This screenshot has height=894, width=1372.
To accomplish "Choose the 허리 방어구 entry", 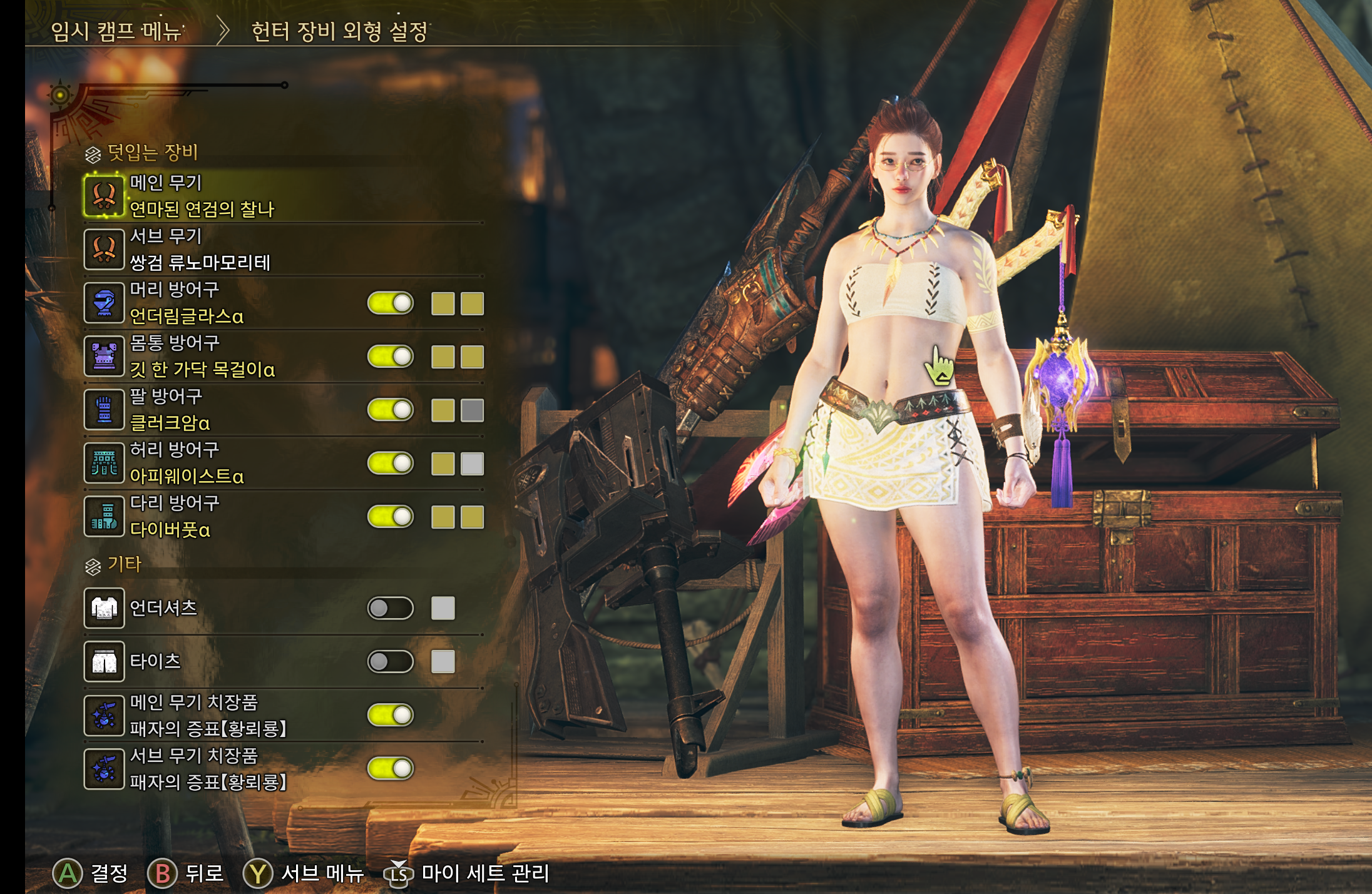I will [x=187, y=463].
